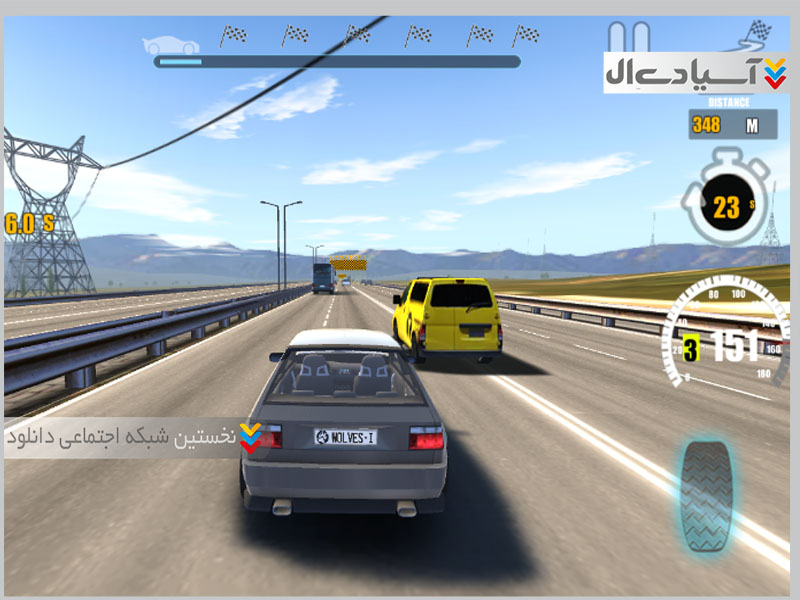Click the Asia DL watermark logo

696,73
